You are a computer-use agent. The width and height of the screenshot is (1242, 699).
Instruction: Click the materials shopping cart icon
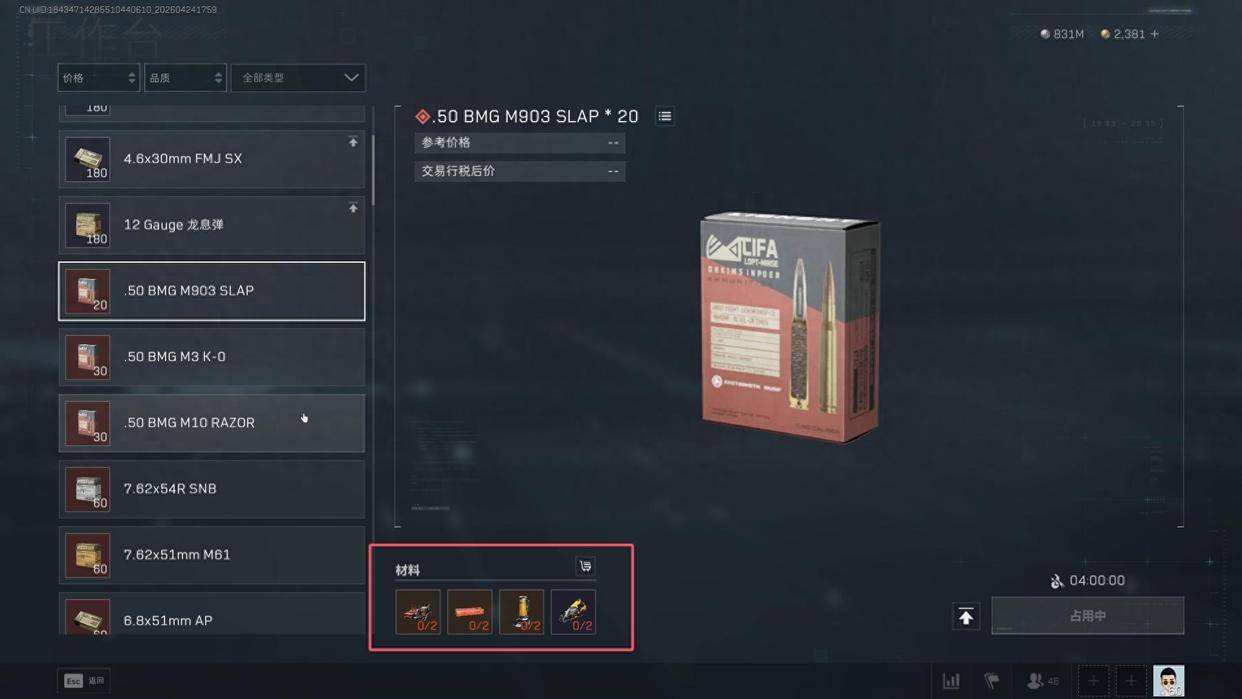[585, 567]
